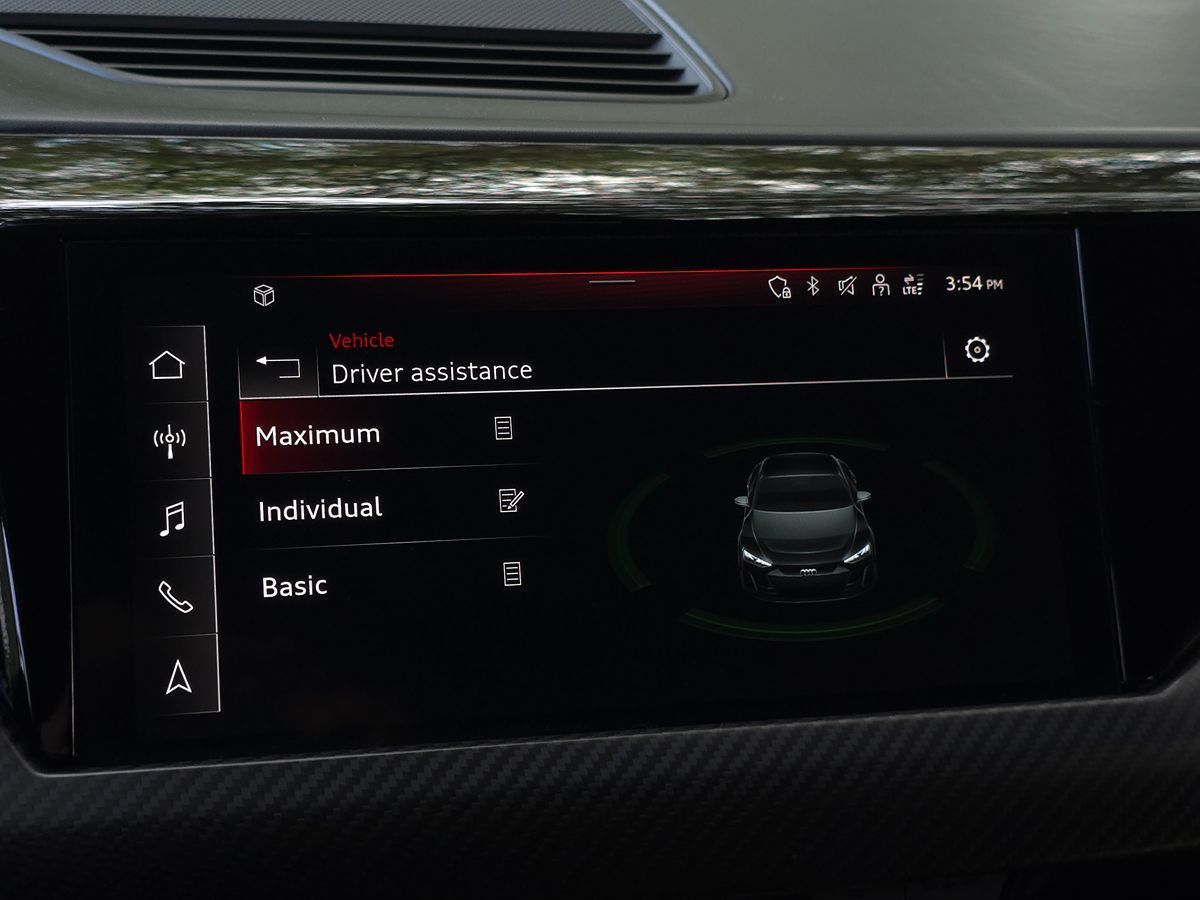The height and width of the screenshot is (900, 1200).
Task: Open the phone handset sidebar item
Action: coord(175,596)
